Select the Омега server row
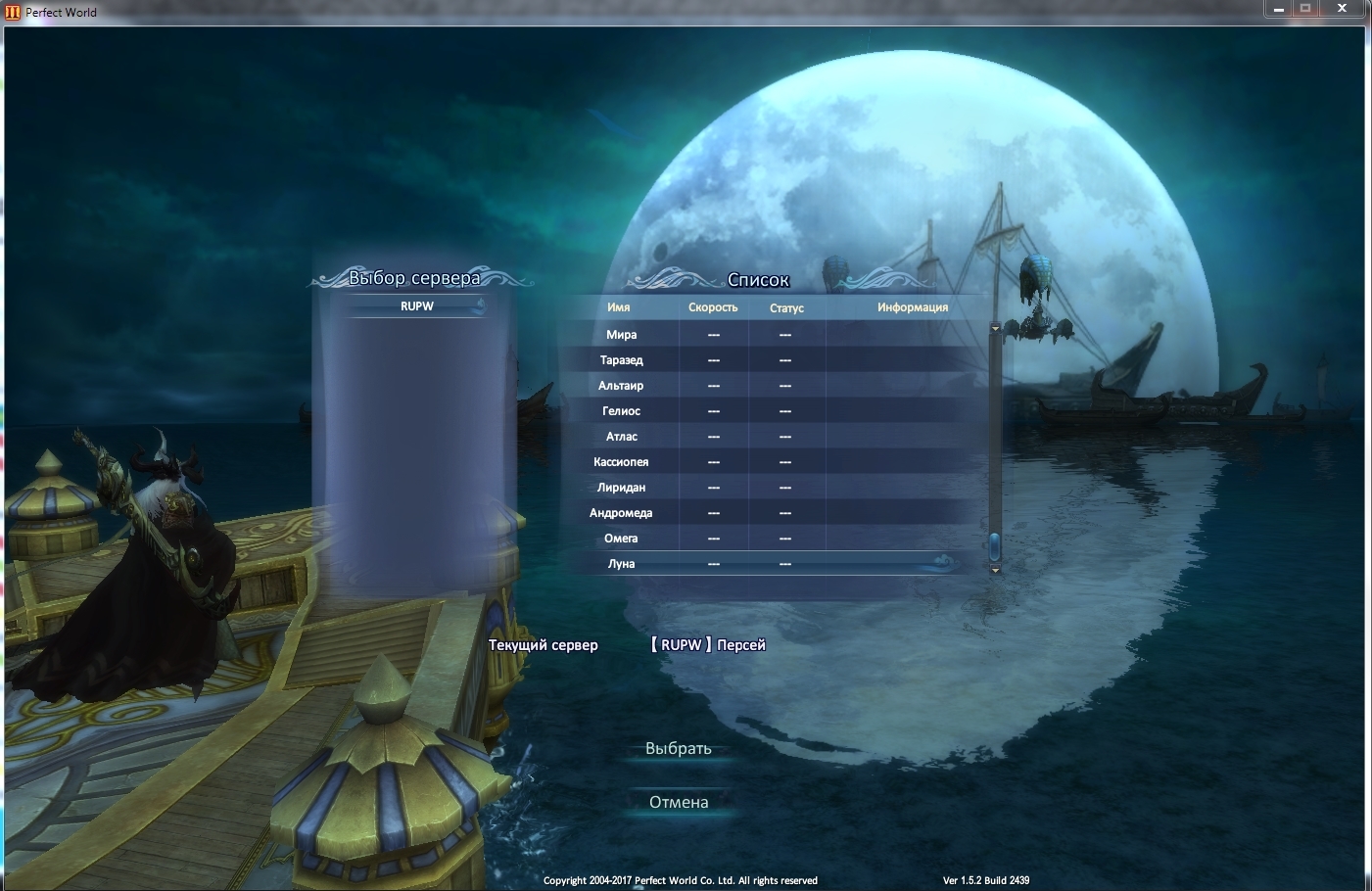 tap(621, 539)
